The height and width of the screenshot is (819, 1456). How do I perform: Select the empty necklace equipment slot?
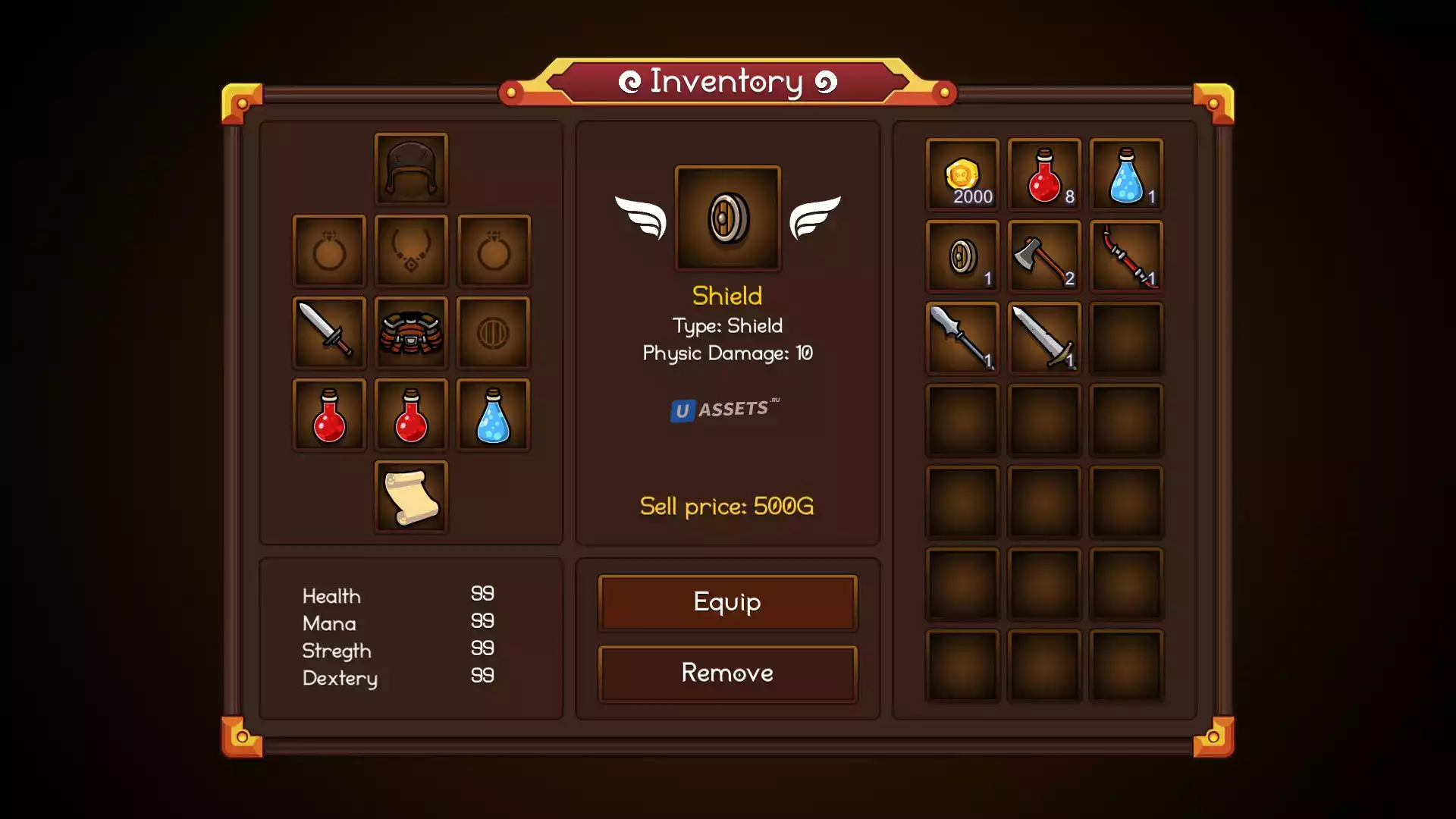(x=411, y=250)
